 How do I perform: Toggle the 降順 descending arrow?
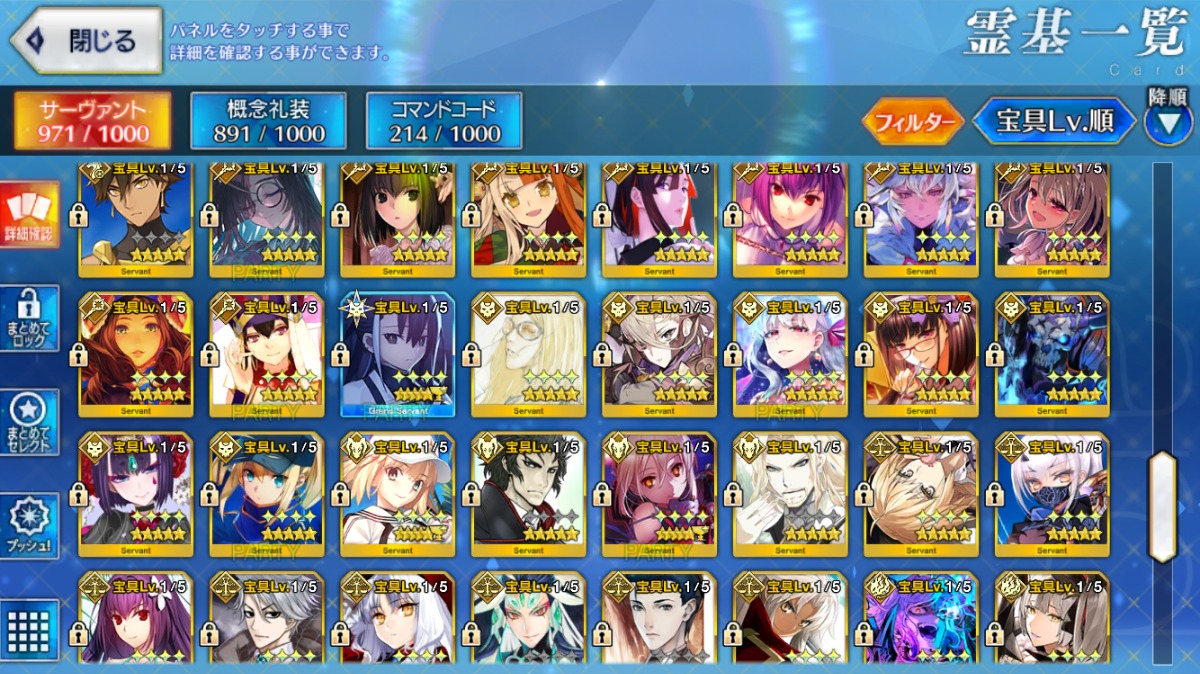[1167, 124]
